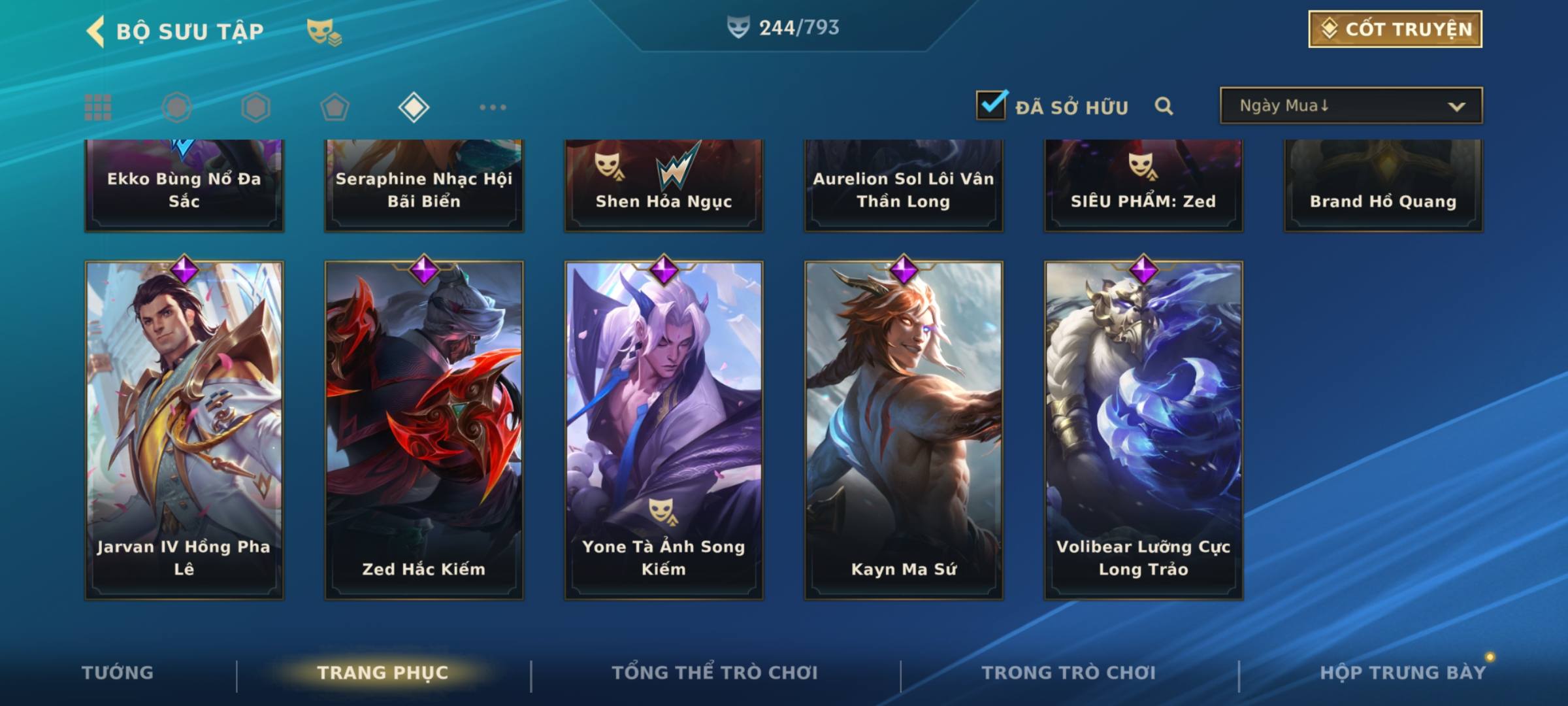Choose the pentagon rarity filter
Image resolution: width=1568 pixels, height=706 pixels.
335,107
